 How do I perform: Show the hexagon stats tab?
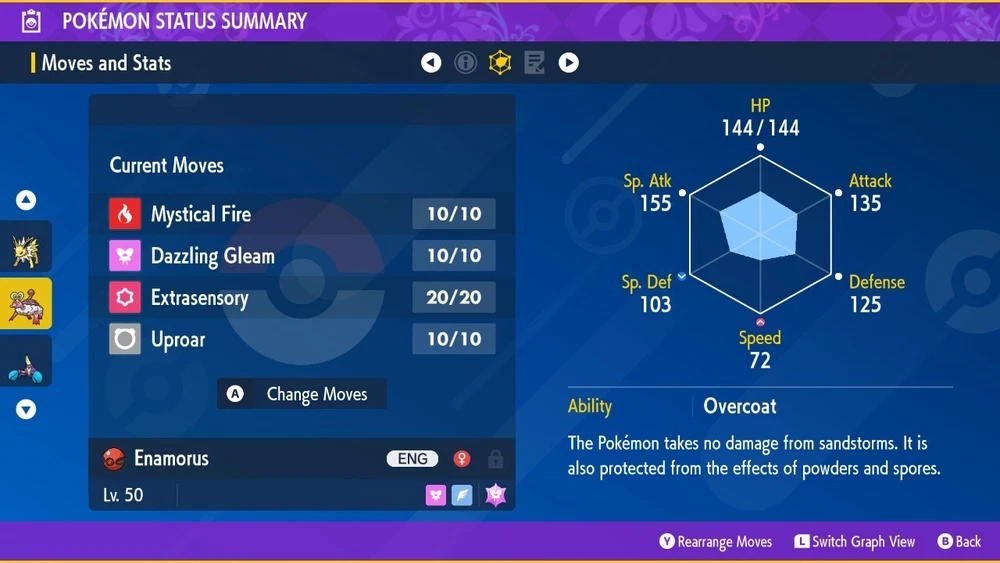click(499, 63)
